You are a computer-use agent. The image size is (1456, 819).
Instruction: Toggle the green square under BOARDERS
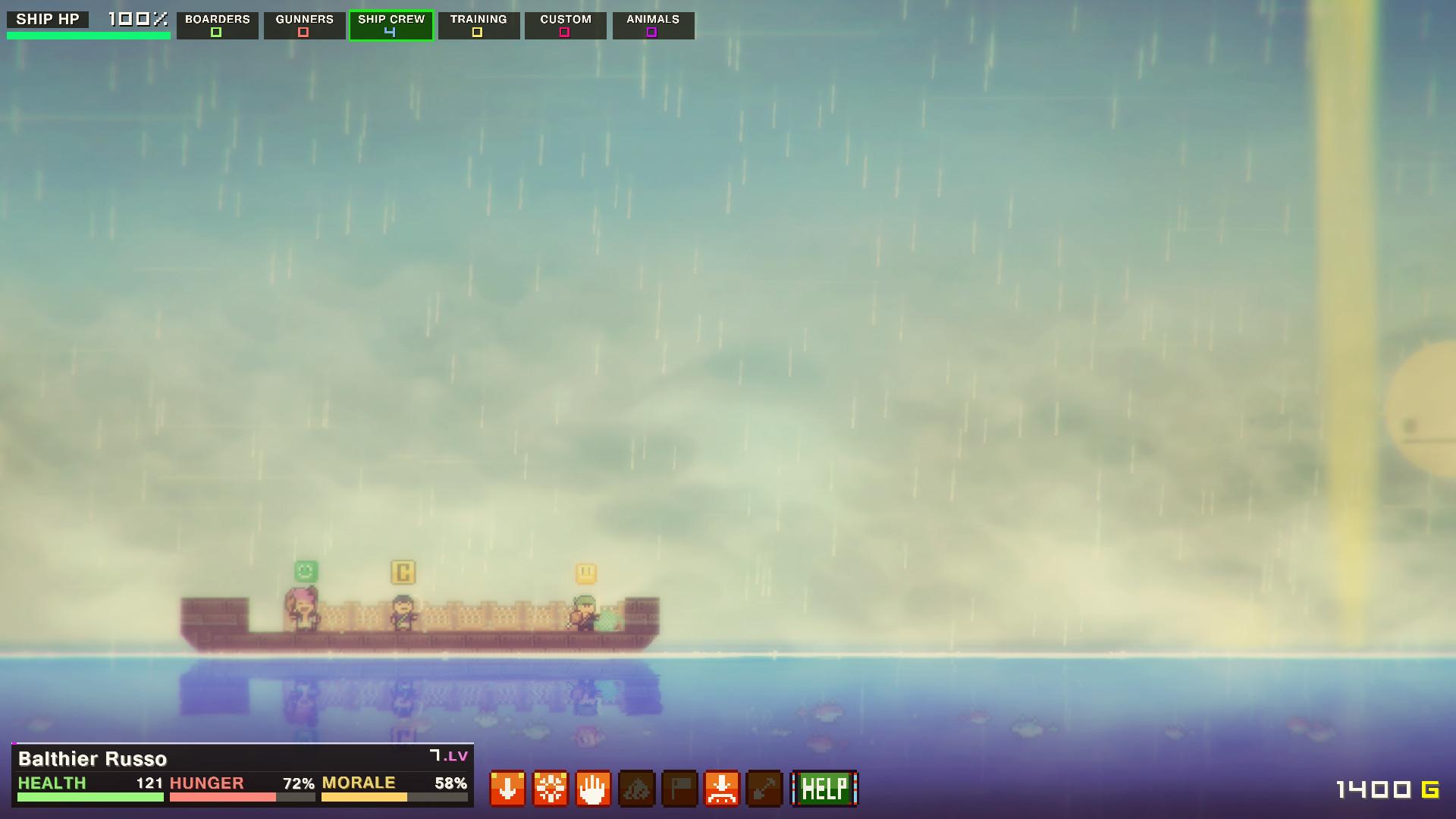pyautogui.click(x=217, y=32)
